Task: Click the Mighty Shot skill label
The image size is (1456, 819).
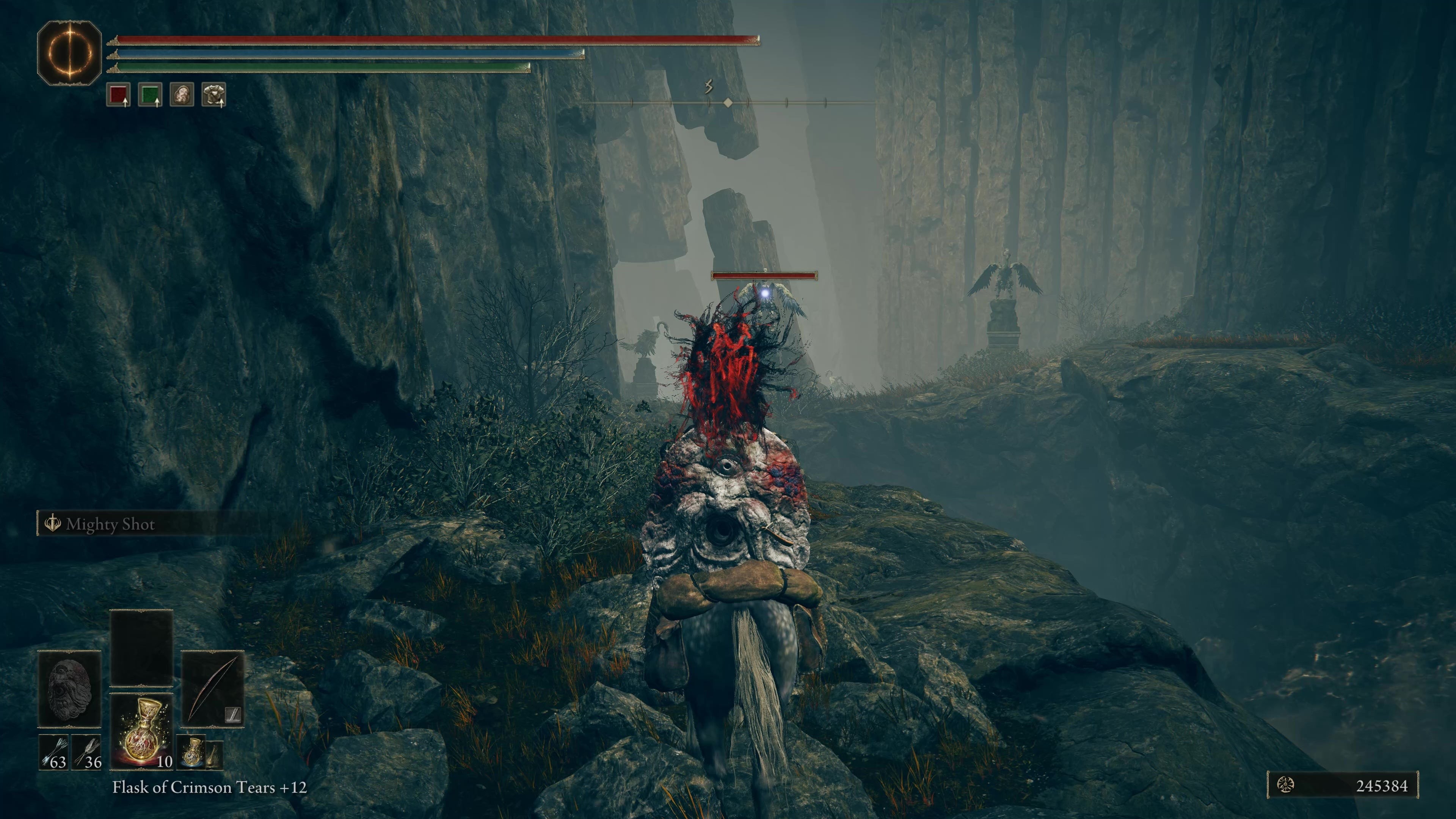Action: coord(110,524)
